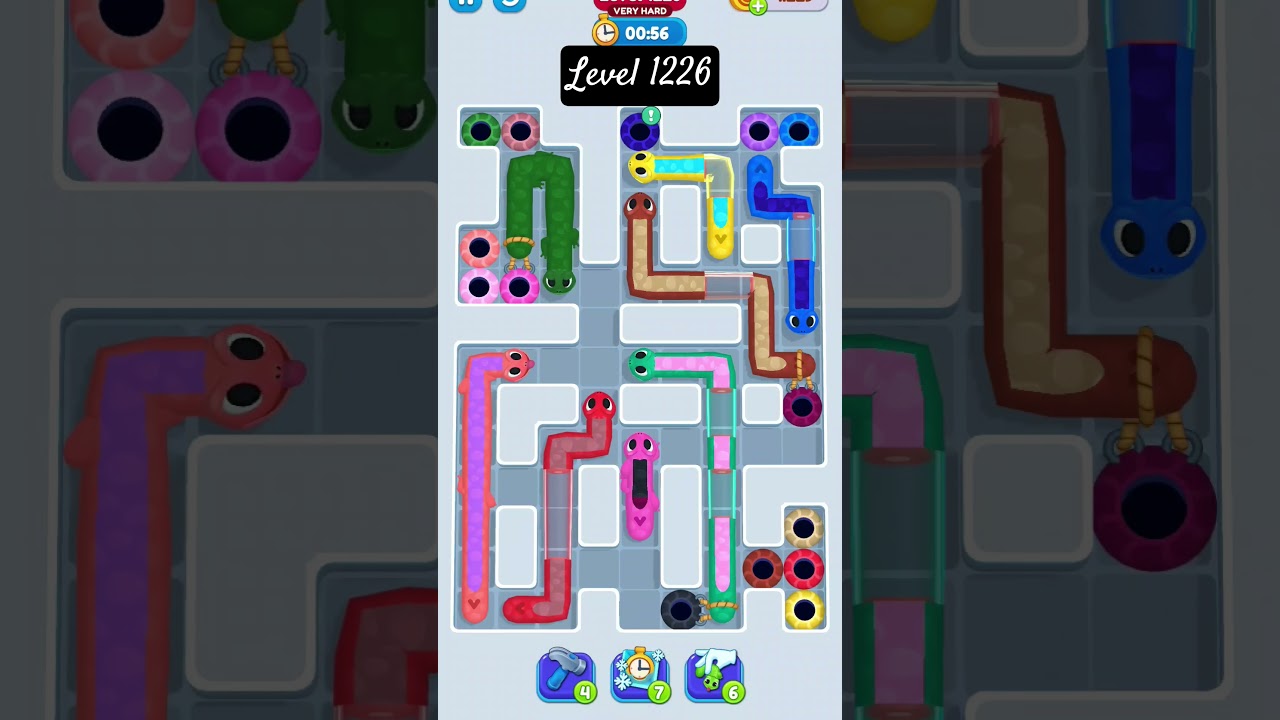Screen dimensions: 1280x720
Task: Restart the current level
Action: (508, 4)
